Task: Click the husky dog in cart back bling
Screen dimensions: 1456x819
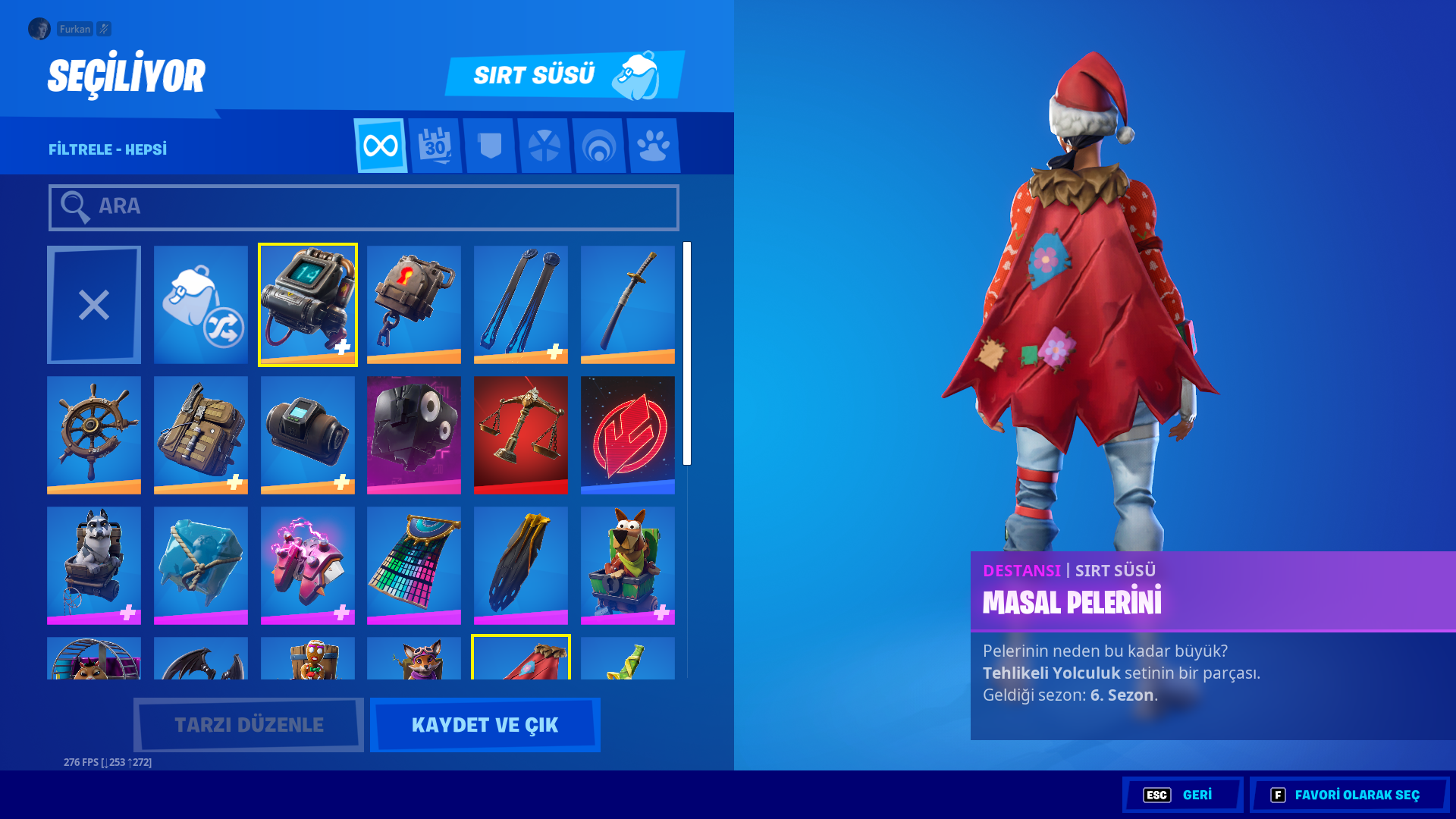Action: click(93, 564)
